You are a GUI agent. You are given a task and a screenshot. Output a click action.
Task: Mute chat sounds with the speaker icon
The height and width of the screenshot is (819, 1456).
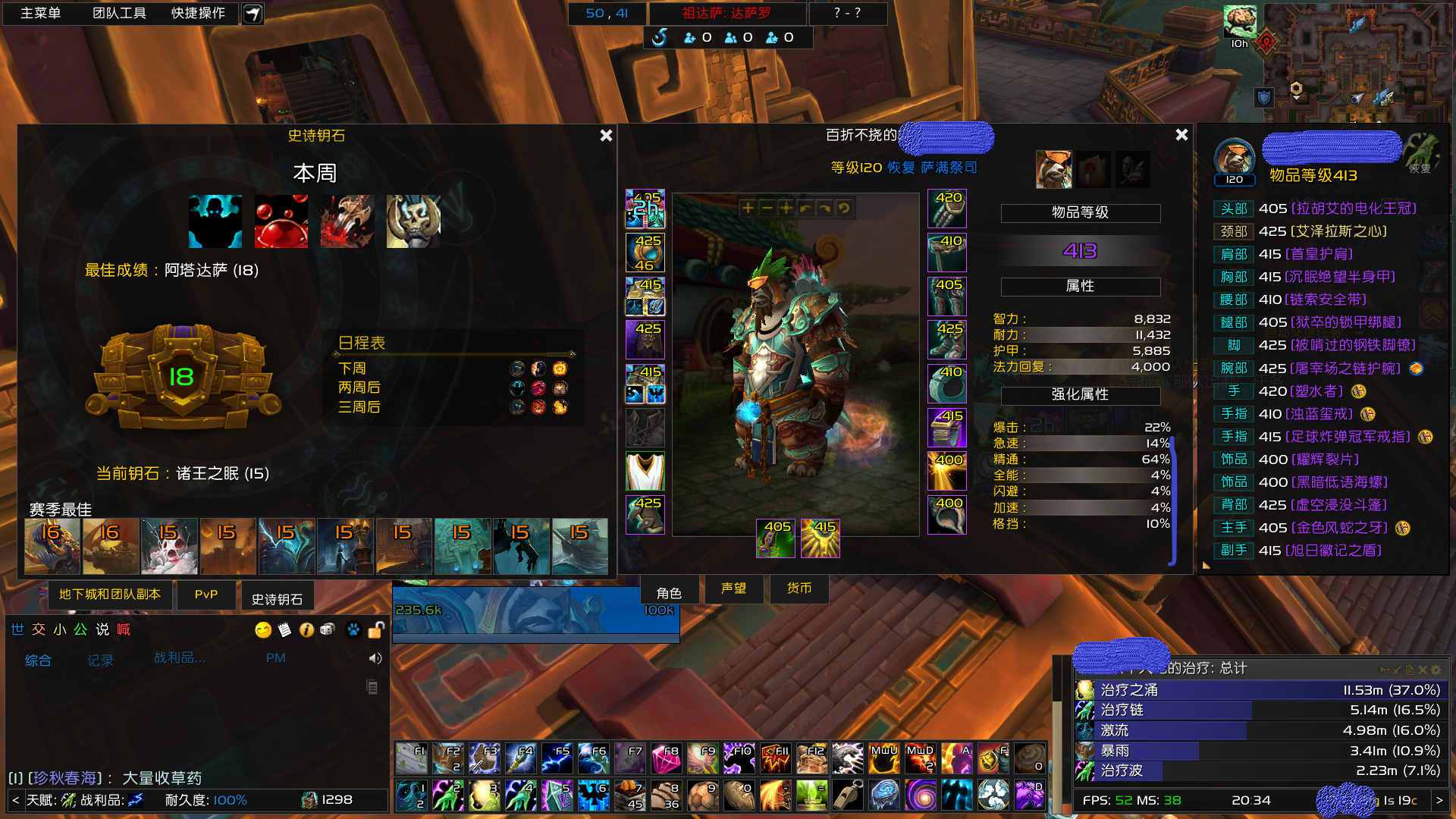[x=374, y=657]
